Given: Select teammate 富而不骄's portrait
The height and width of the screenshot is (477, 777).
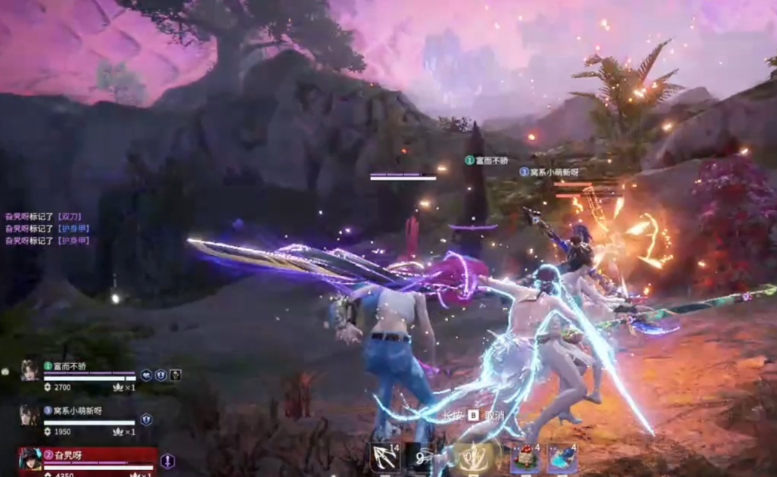Looking at the screenshot, I should tap(29, 371).
